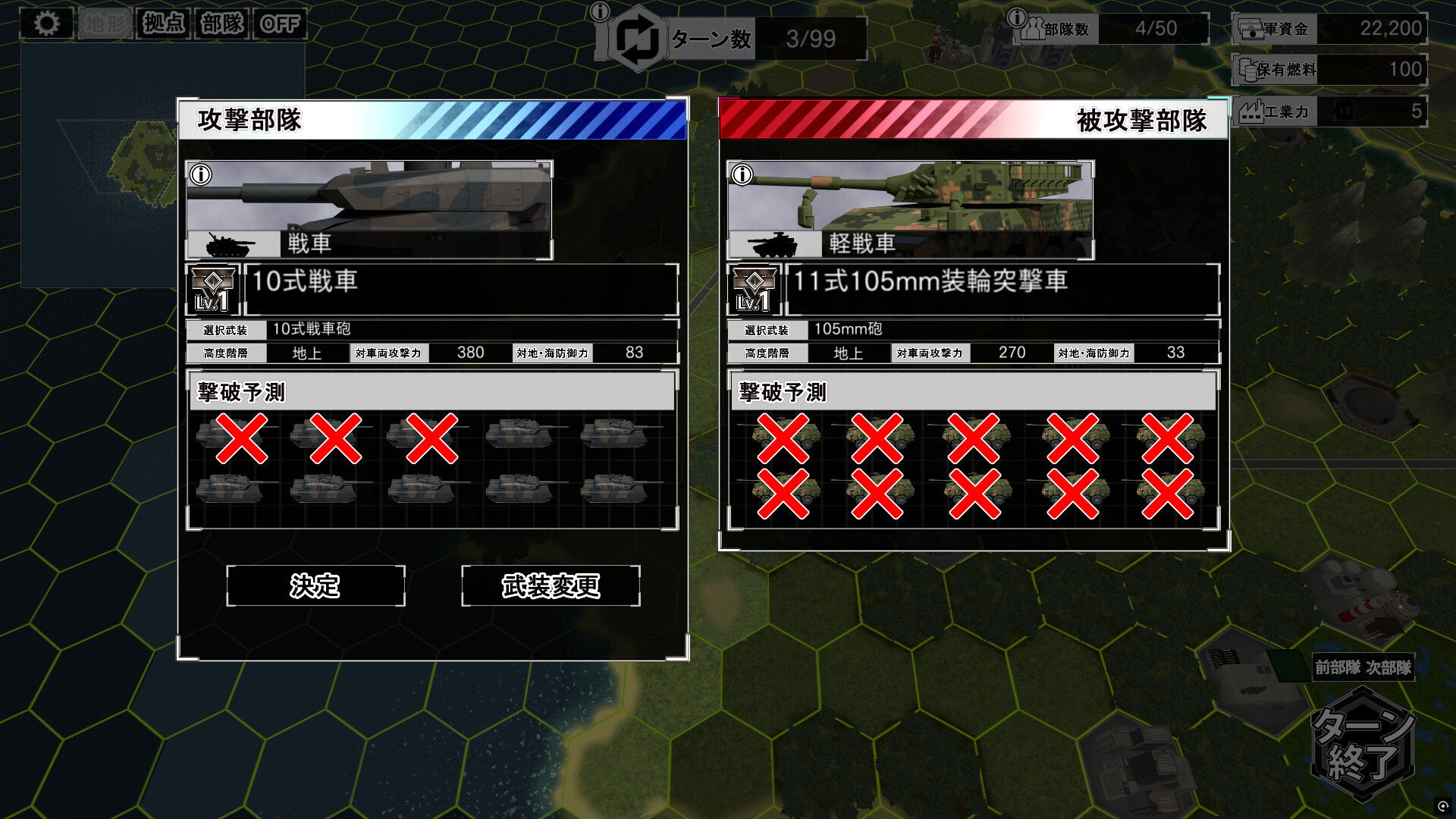Show info for the defending 11式 light tank
Screen dimensions: 1456x819
742,174
